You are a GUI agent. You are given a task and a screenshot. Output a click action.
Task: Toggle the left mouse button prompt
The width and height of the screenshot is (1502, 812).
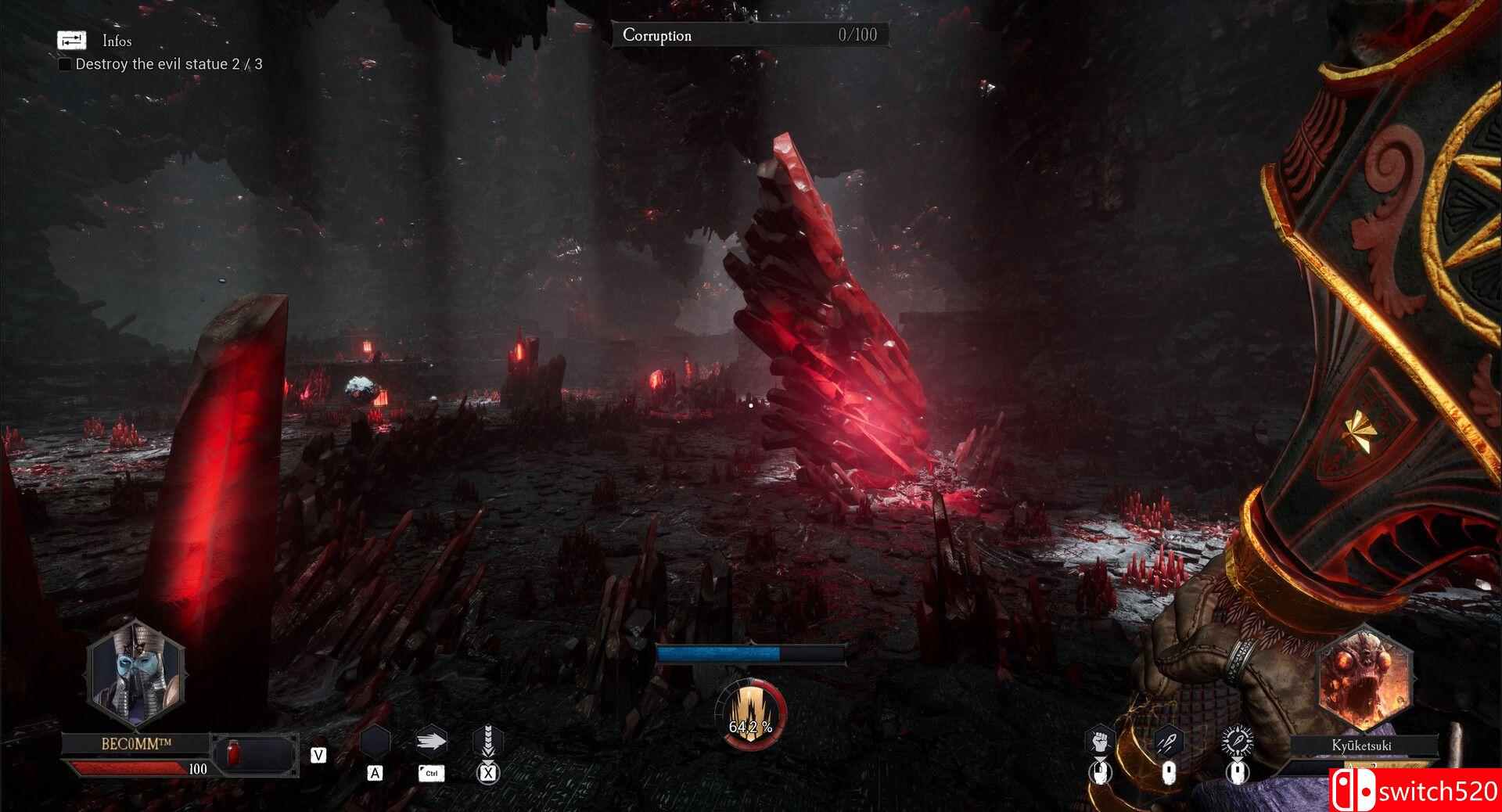coord(1101,774)
